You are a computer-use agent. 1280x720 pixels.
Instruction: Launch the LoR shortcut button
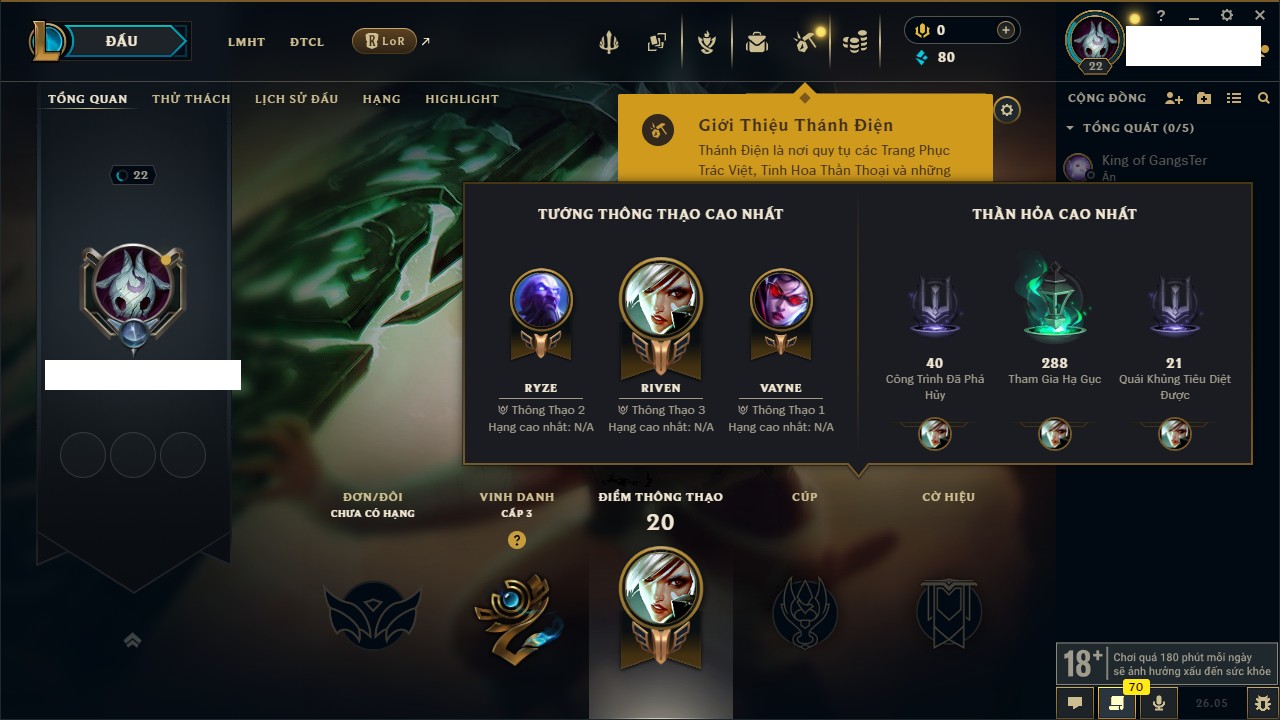[384, 41]
